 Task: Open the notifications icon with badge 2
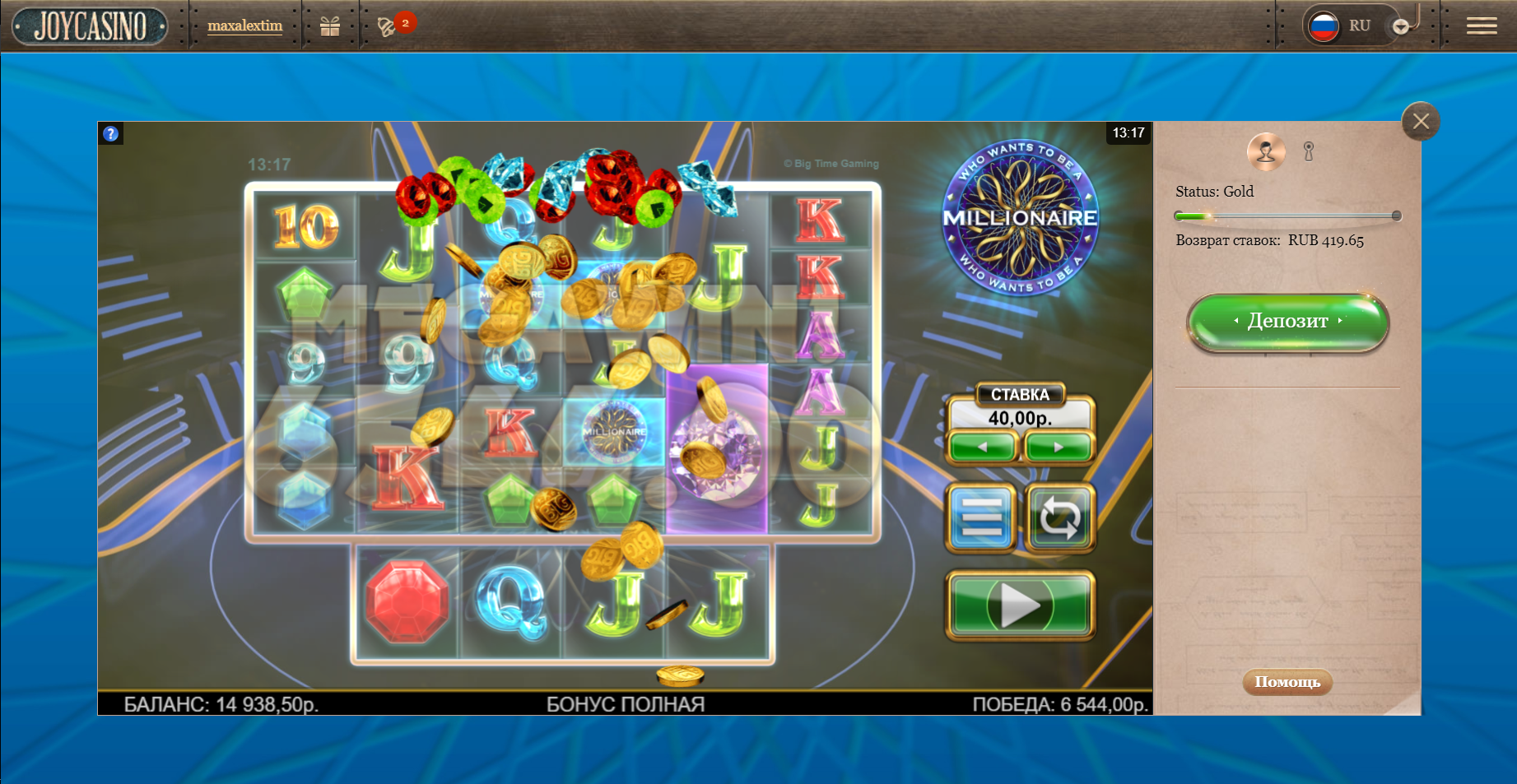coord(387,26)
